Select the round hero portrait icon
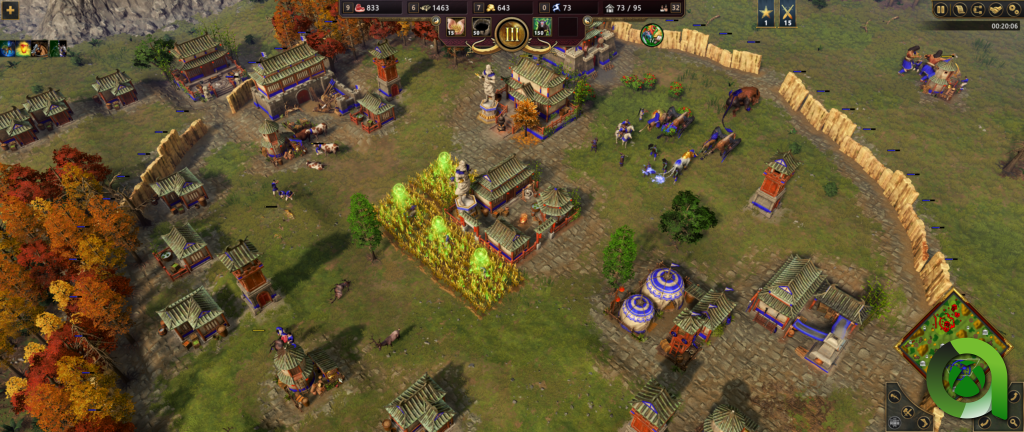1024x432 pixels. tap(651, 34)
